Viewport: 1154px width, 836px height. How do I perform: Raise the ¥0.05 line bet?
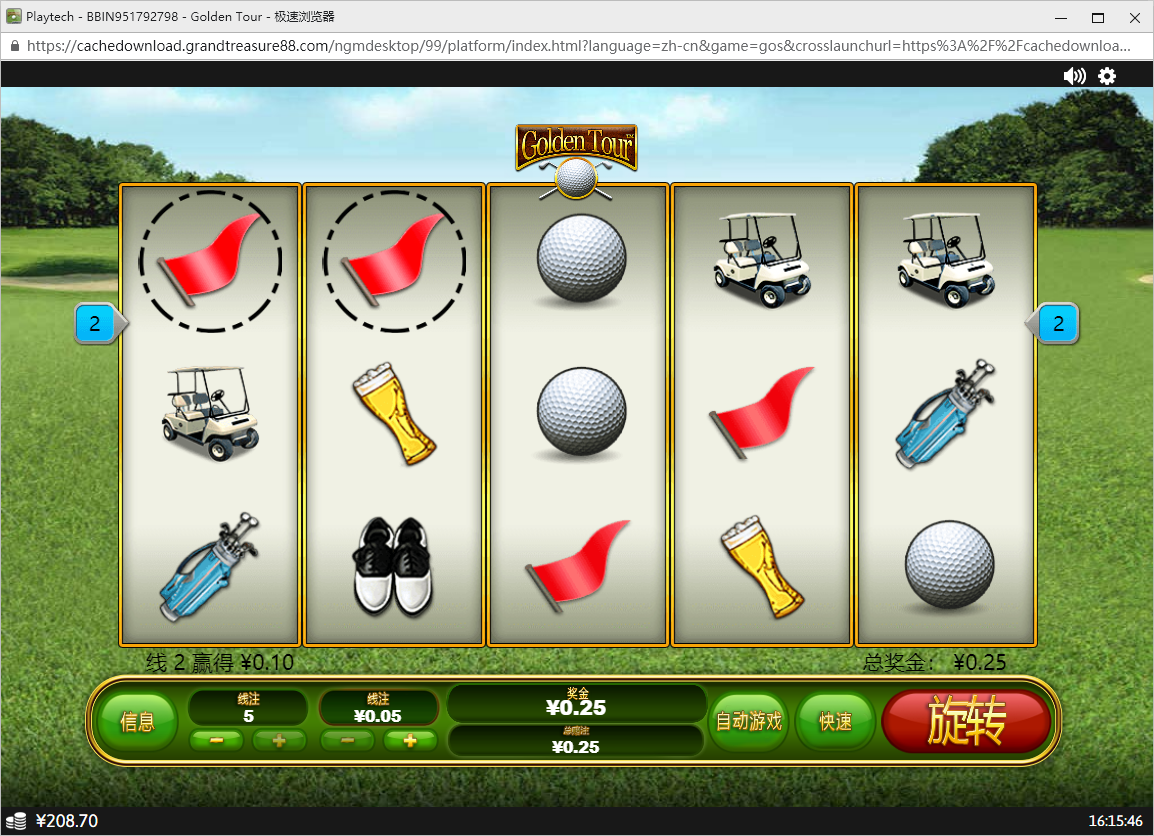[409, 741]
